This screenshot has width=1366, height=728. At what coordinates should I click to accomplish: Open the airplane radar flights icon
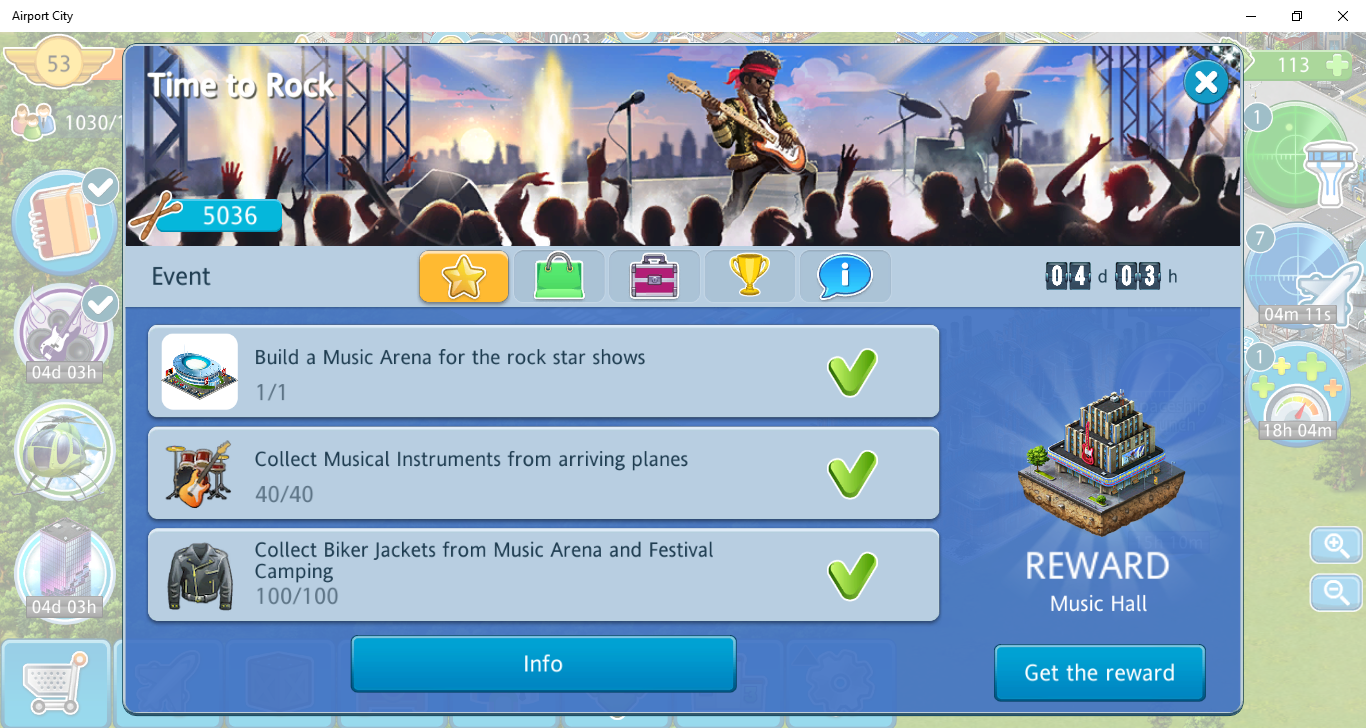click(x=1300, y=275)
